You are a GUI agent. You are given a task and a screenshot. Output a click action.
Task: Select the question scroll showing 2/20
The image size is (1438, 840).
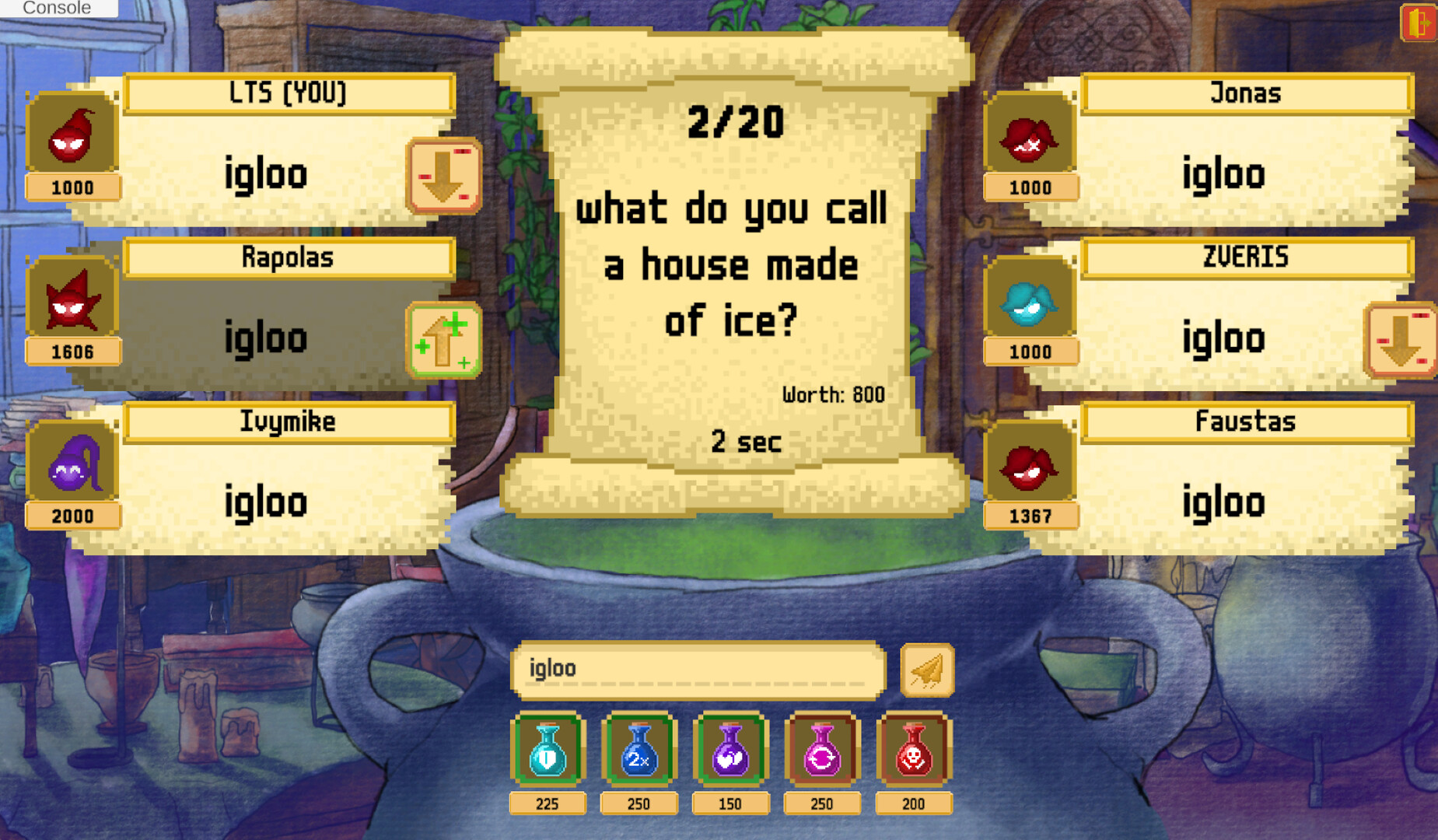point(734,123)
